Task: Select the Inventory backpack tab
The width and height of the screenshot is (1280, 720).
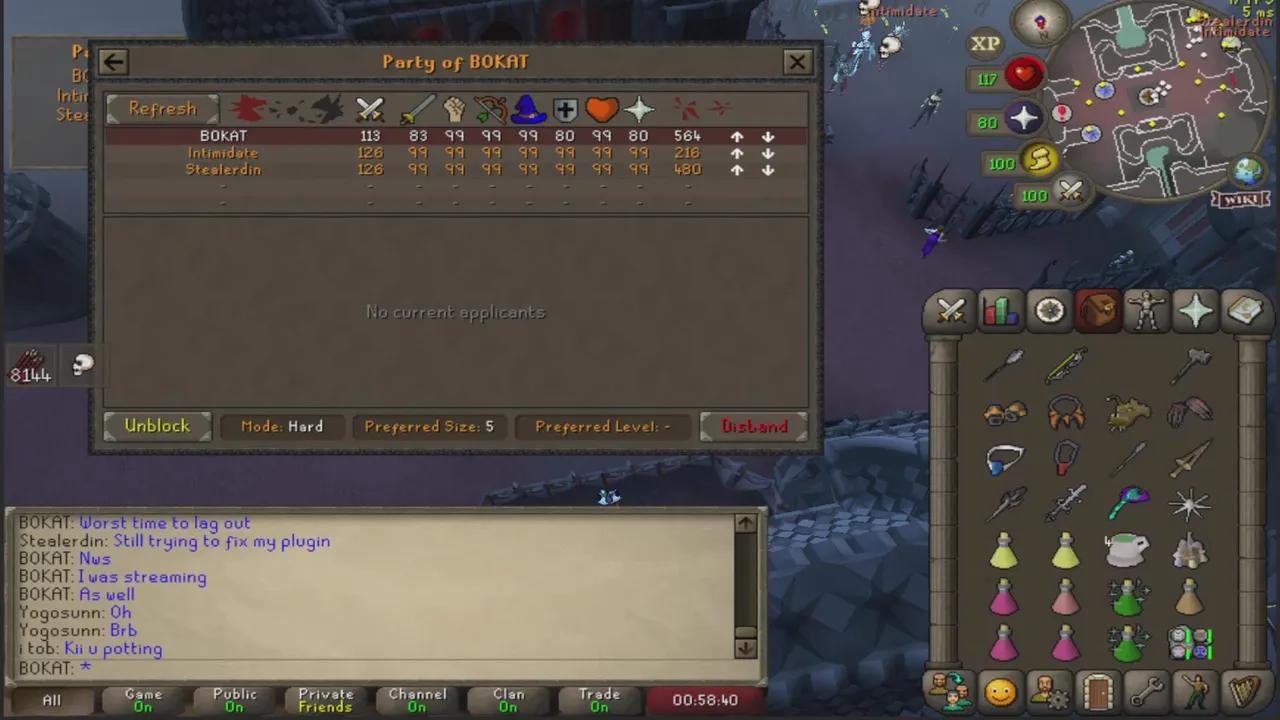Action: pyautogui.click(x=1098, y=311)
